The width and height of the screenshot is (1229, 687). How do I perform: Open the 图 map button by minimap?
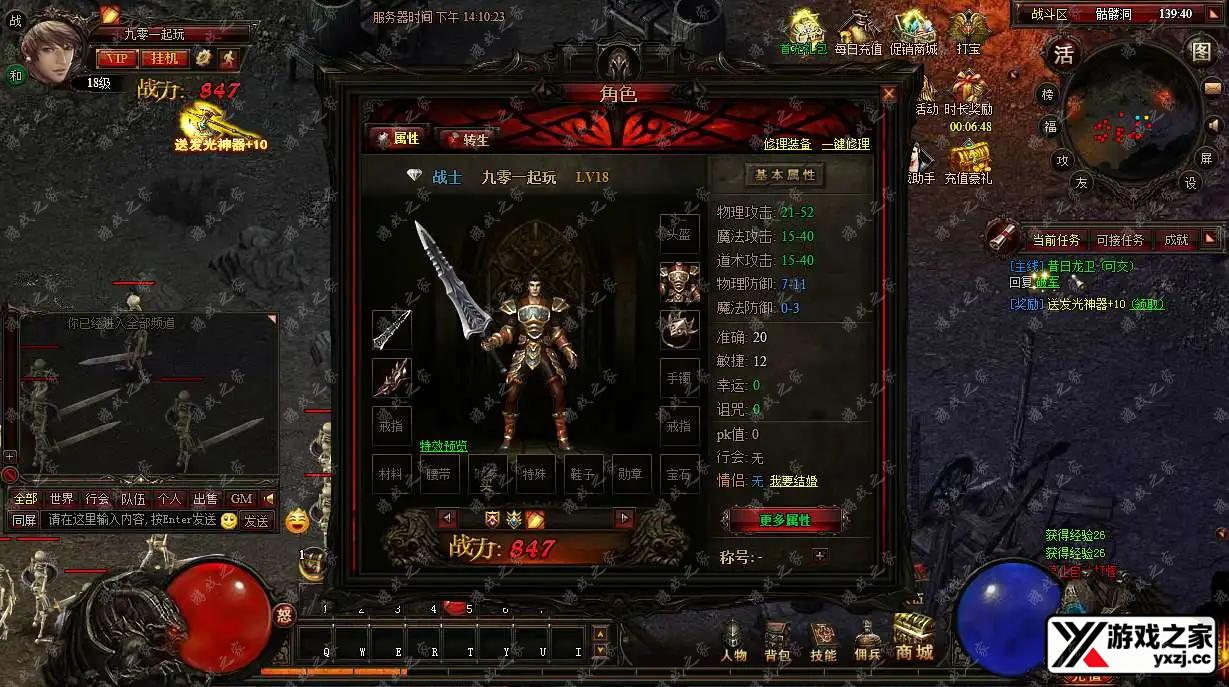[1200, 52]
